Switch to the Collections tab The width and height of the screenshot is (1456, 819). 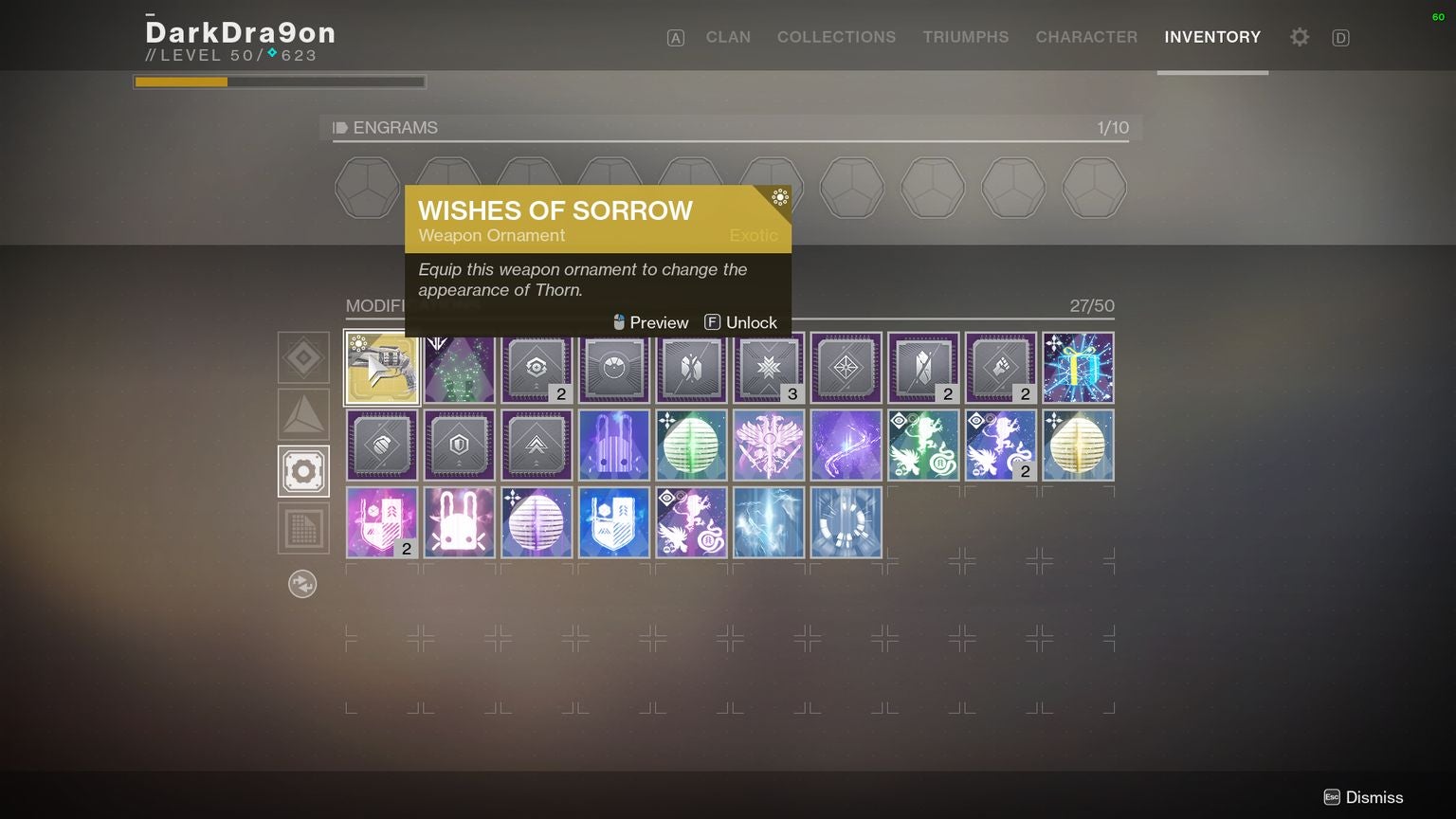(x=836, y=37)
